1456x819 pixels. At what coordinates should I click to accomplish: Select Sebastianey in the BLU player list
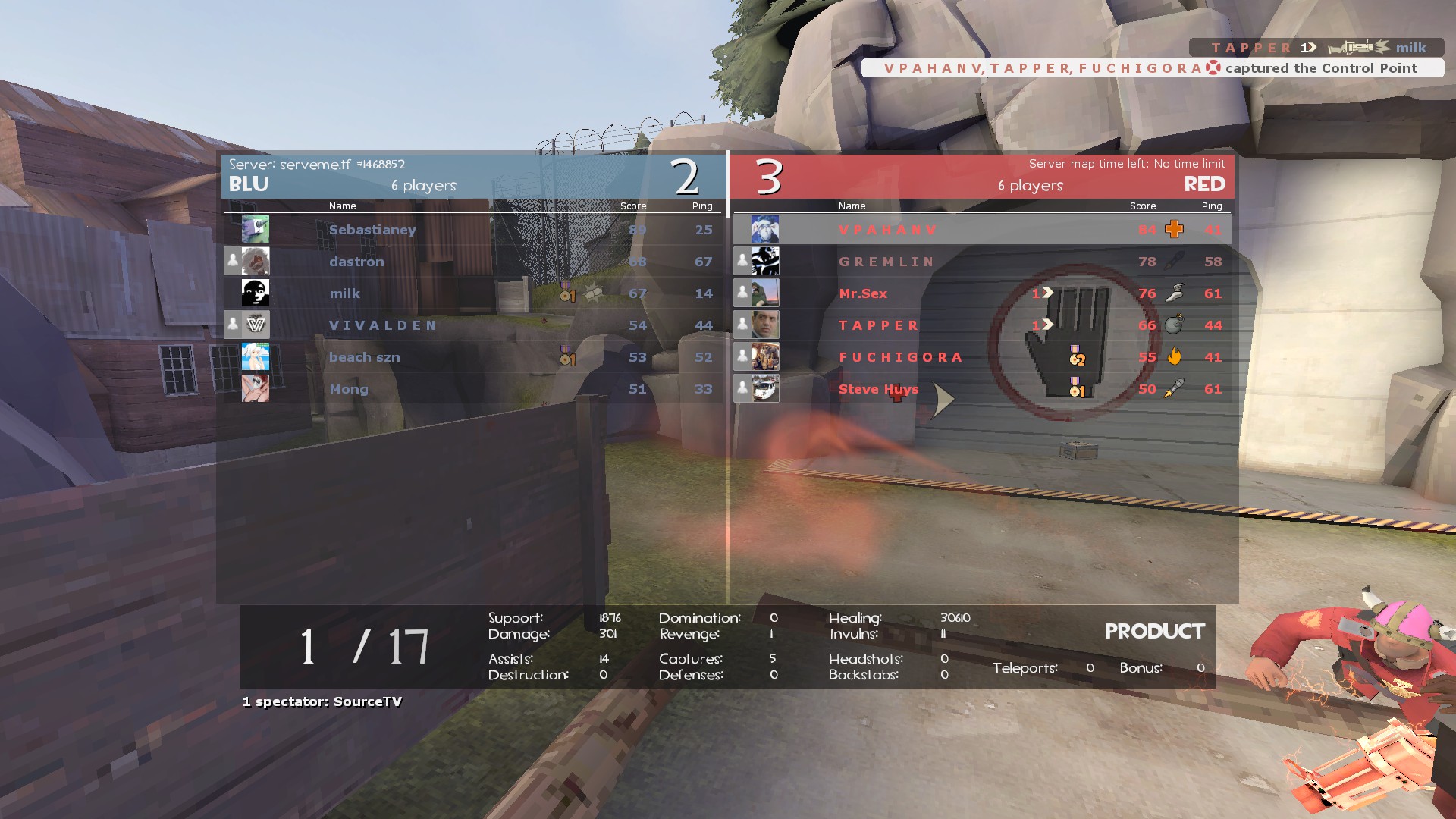point(372,230)
